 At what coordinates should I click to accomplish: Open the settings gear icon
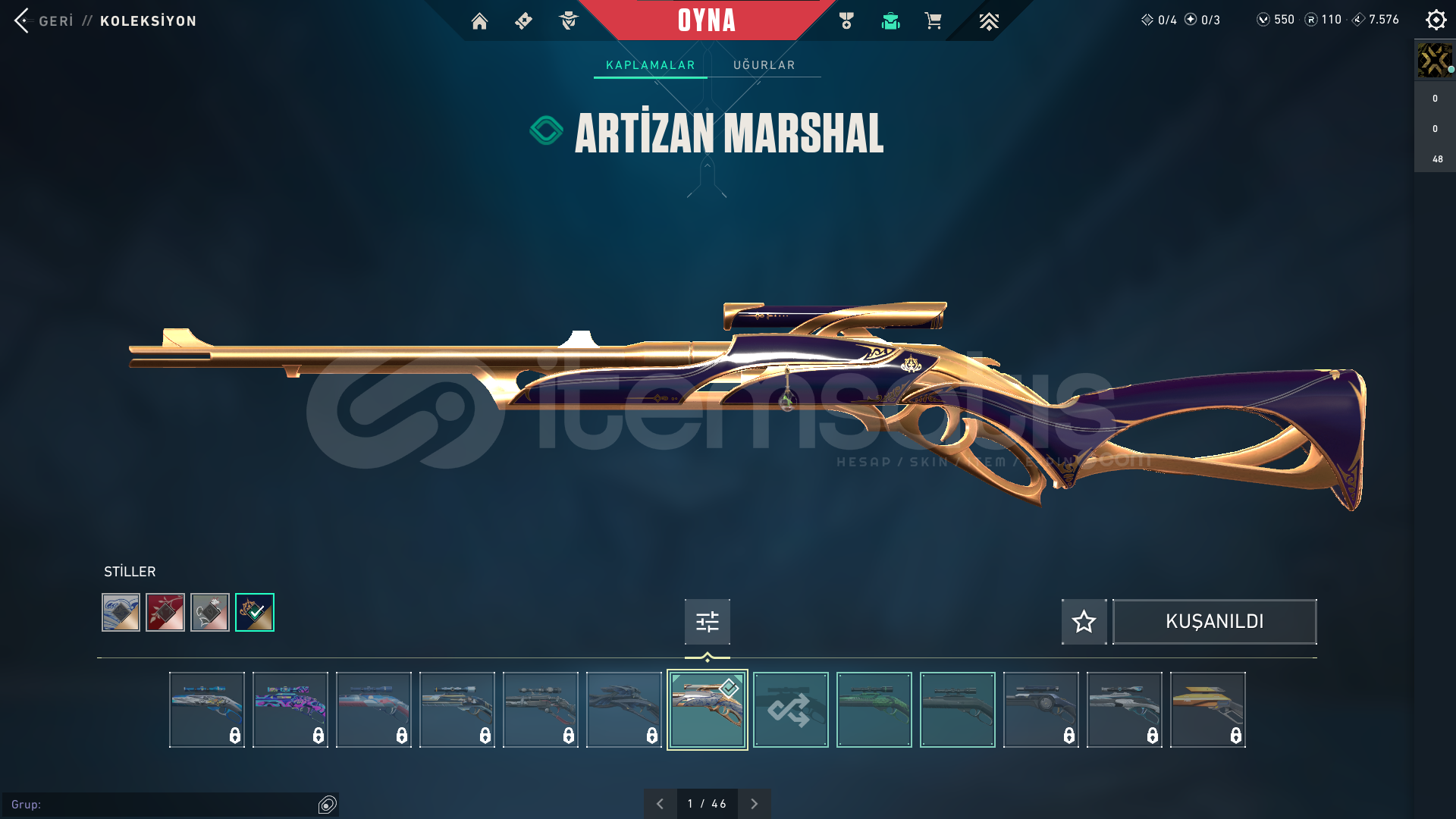click(1436, 20)
